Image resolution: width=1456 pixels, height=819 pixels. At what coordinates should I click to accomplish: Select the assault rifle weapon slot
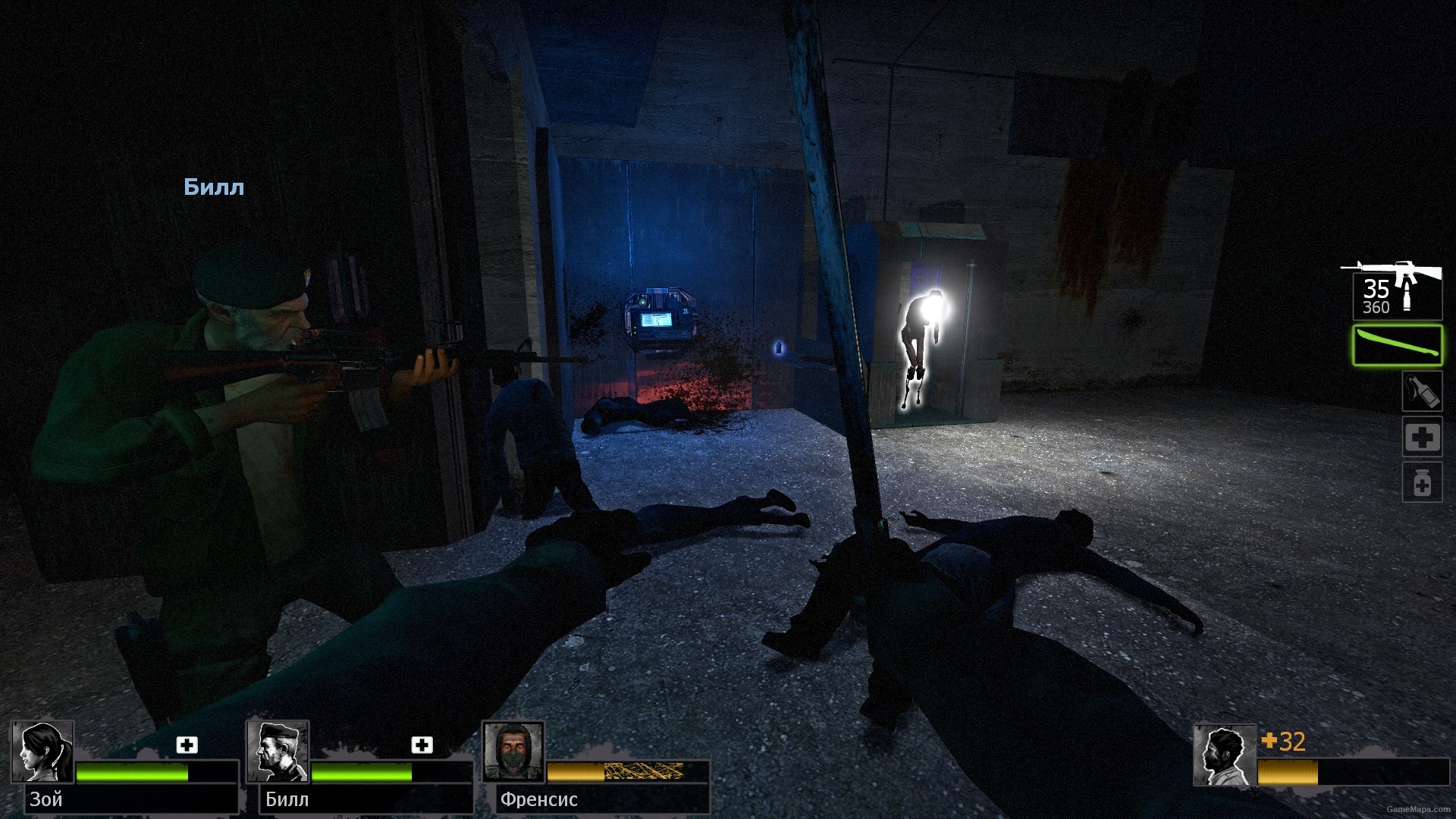pos(1395,291)
